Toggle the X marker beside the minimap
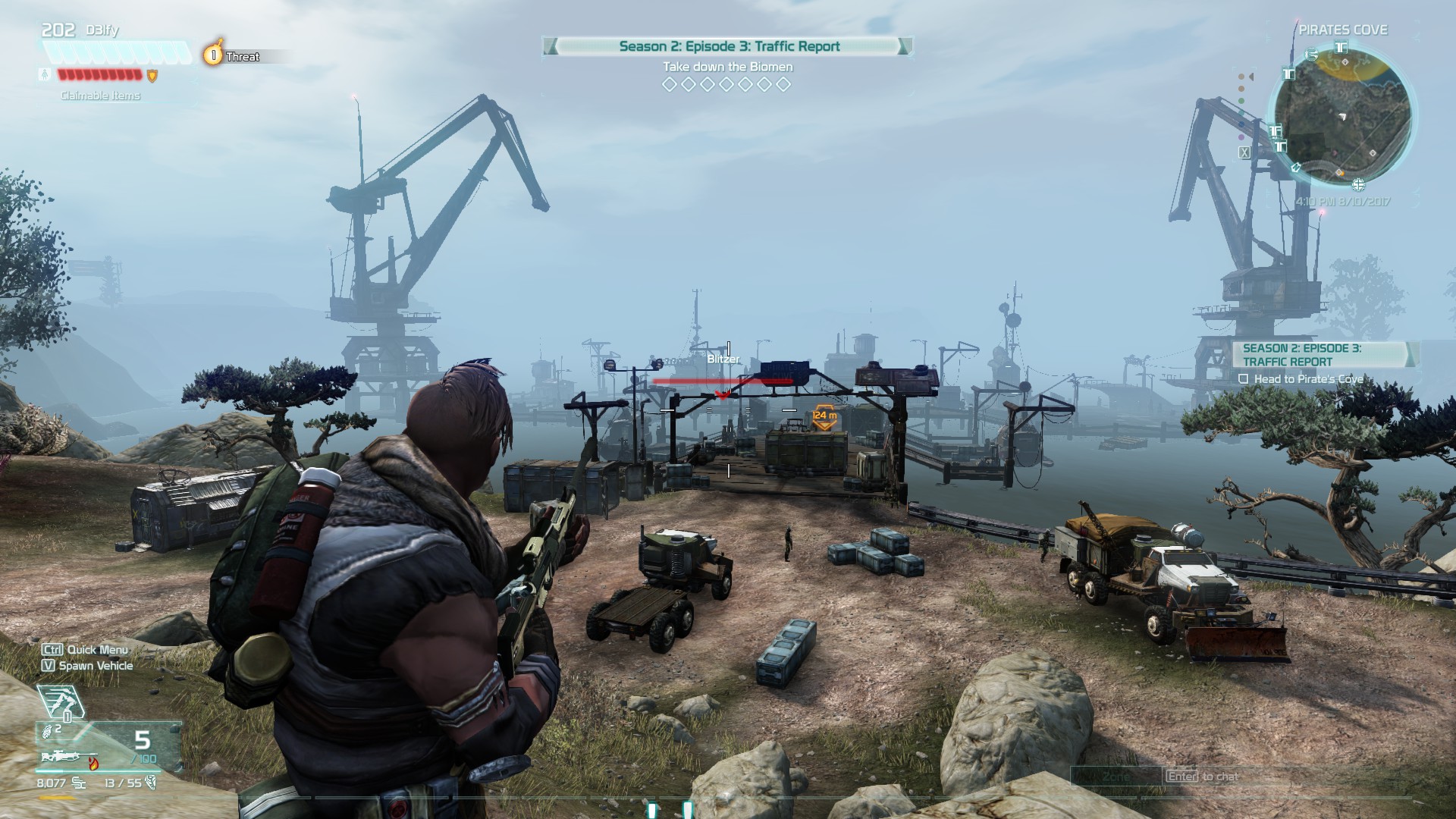Screen dimensions: 1456x819 [1245, 152]
